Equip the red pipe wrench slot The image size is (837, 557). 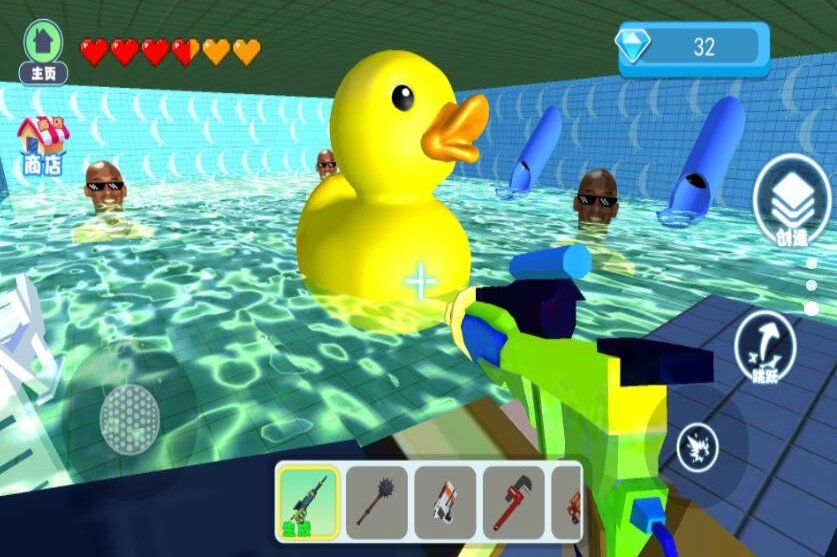click(x=513, y=501)
